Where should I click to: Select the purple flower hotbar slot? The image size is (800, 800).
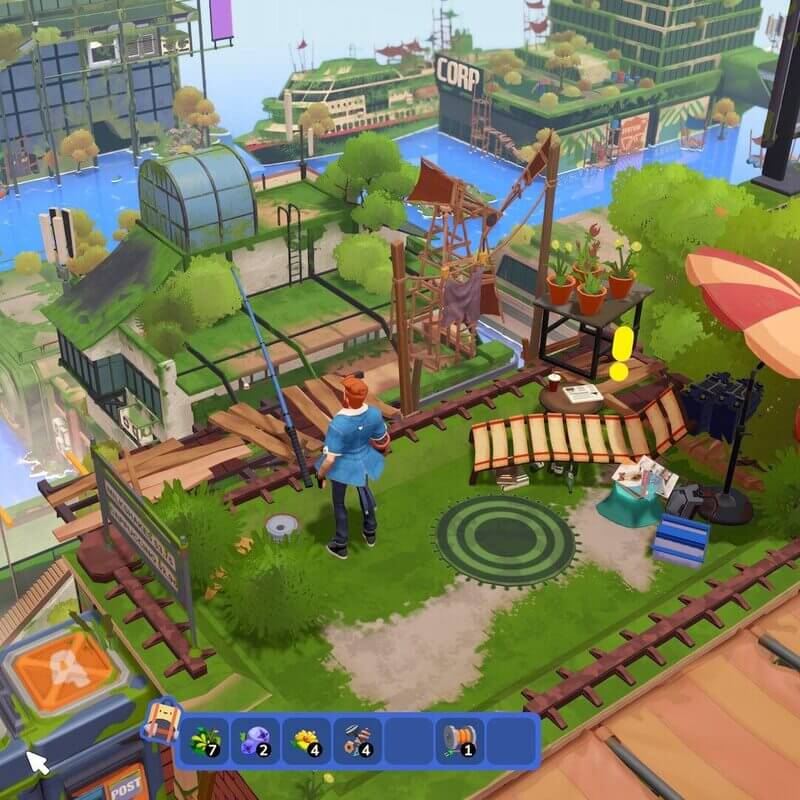click(254, 740)
